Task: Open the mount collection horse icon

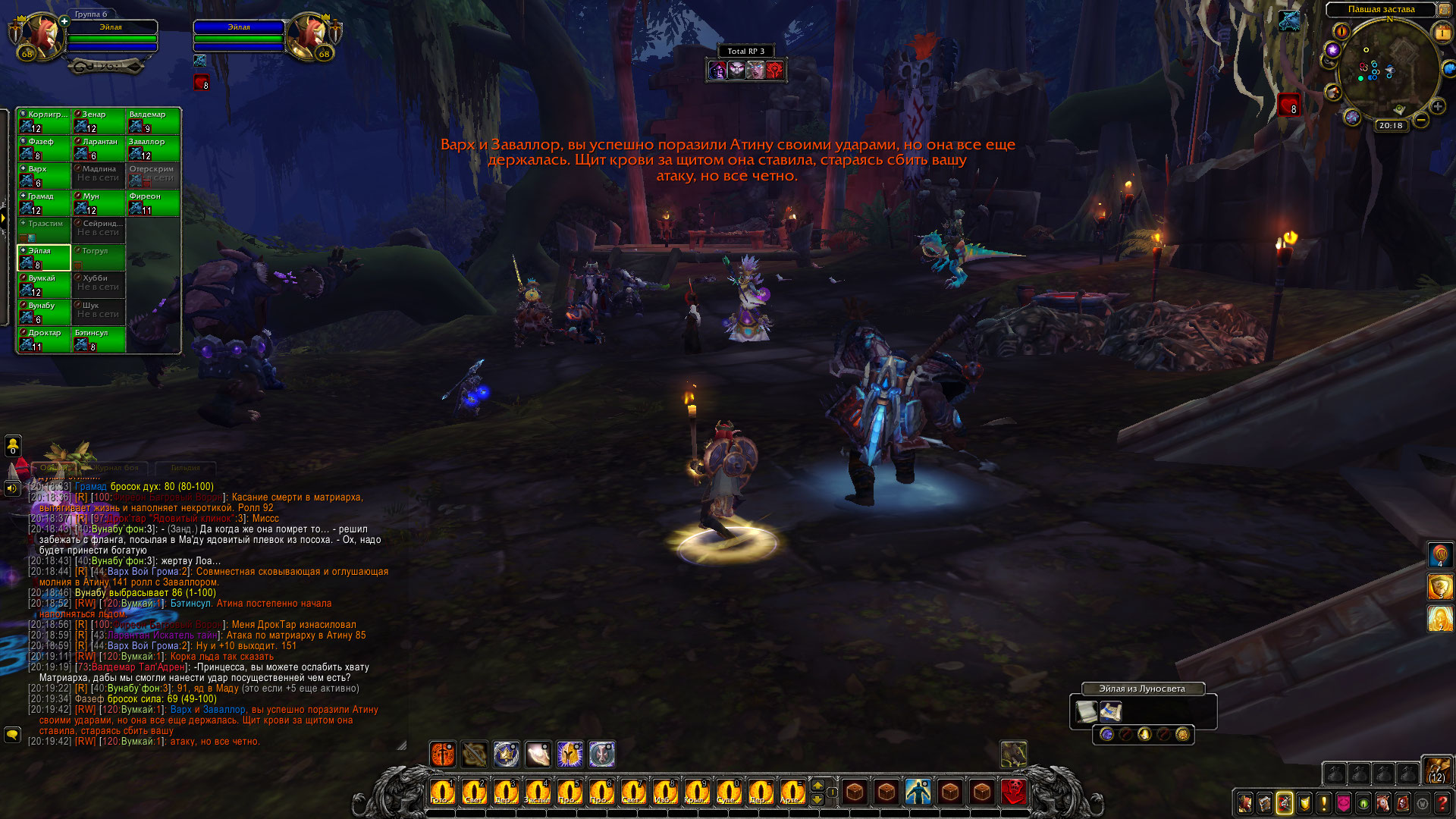Action: tap(1383, 803)
